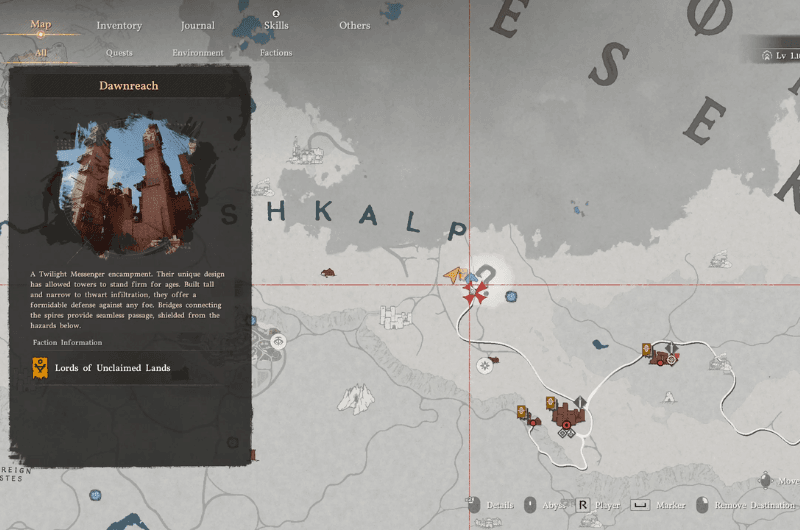
Task: Click the blue round marker near destination
Action: pos(511,297)
